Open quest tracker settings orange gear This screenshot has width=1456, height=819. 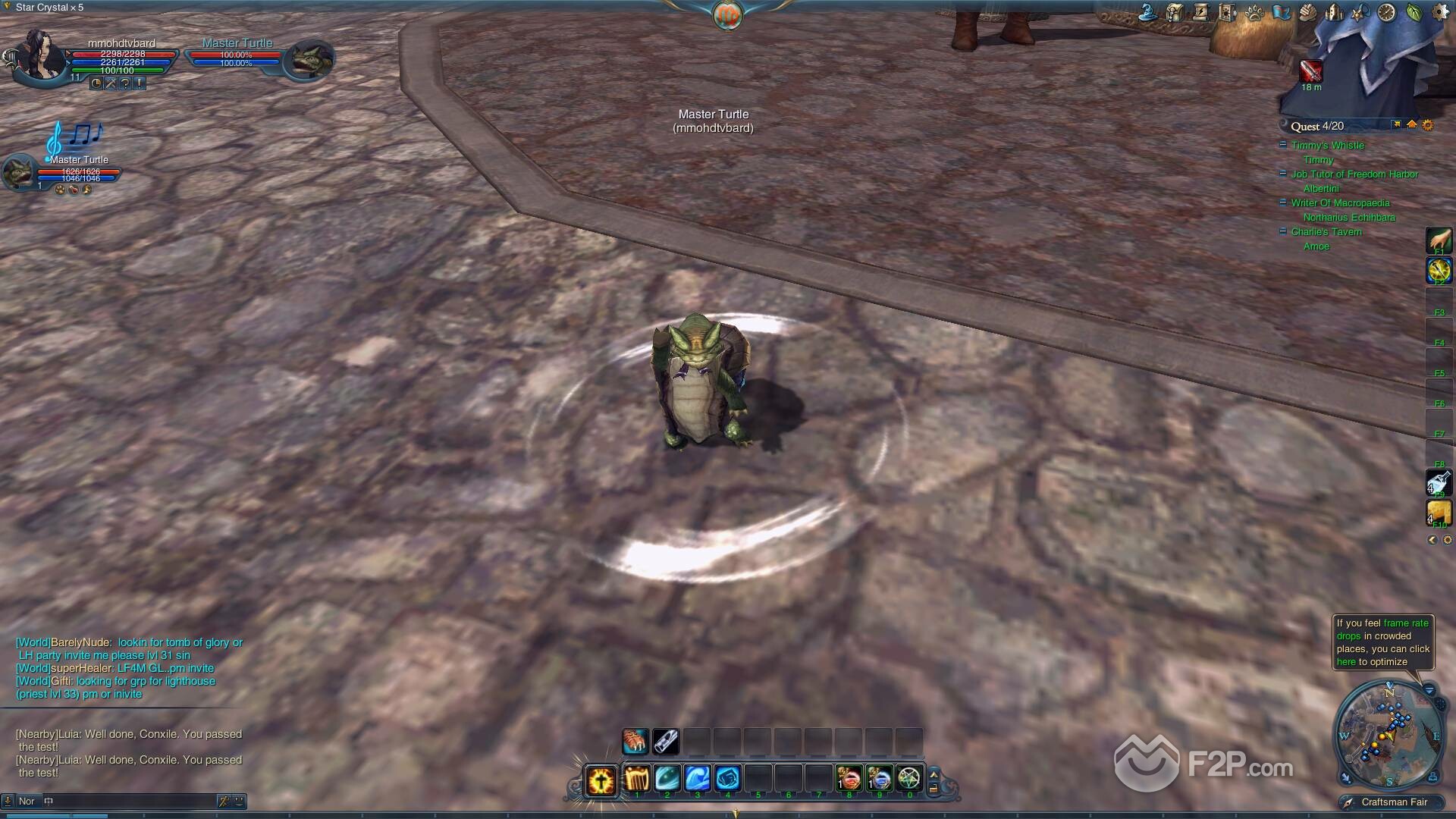[x=1428, y=125]
